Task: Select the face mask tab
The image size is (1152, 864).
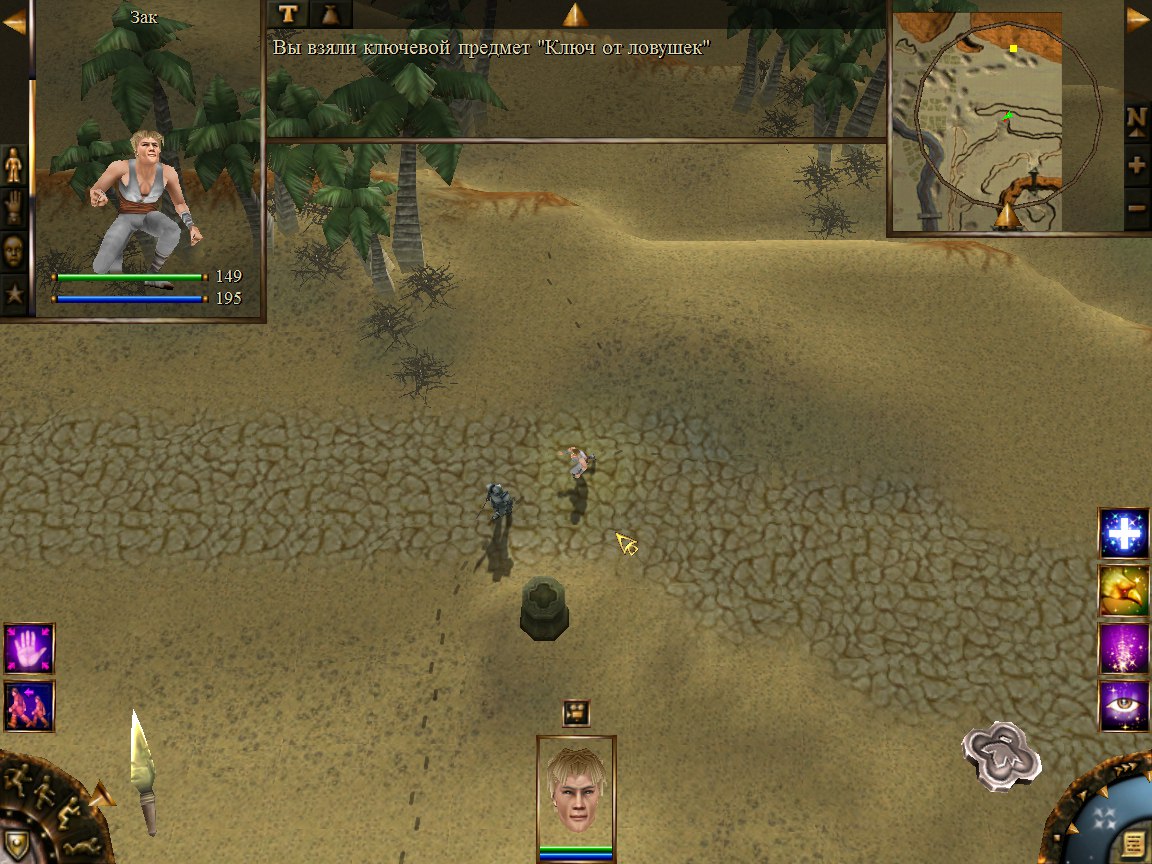Action: click(14, 250)
